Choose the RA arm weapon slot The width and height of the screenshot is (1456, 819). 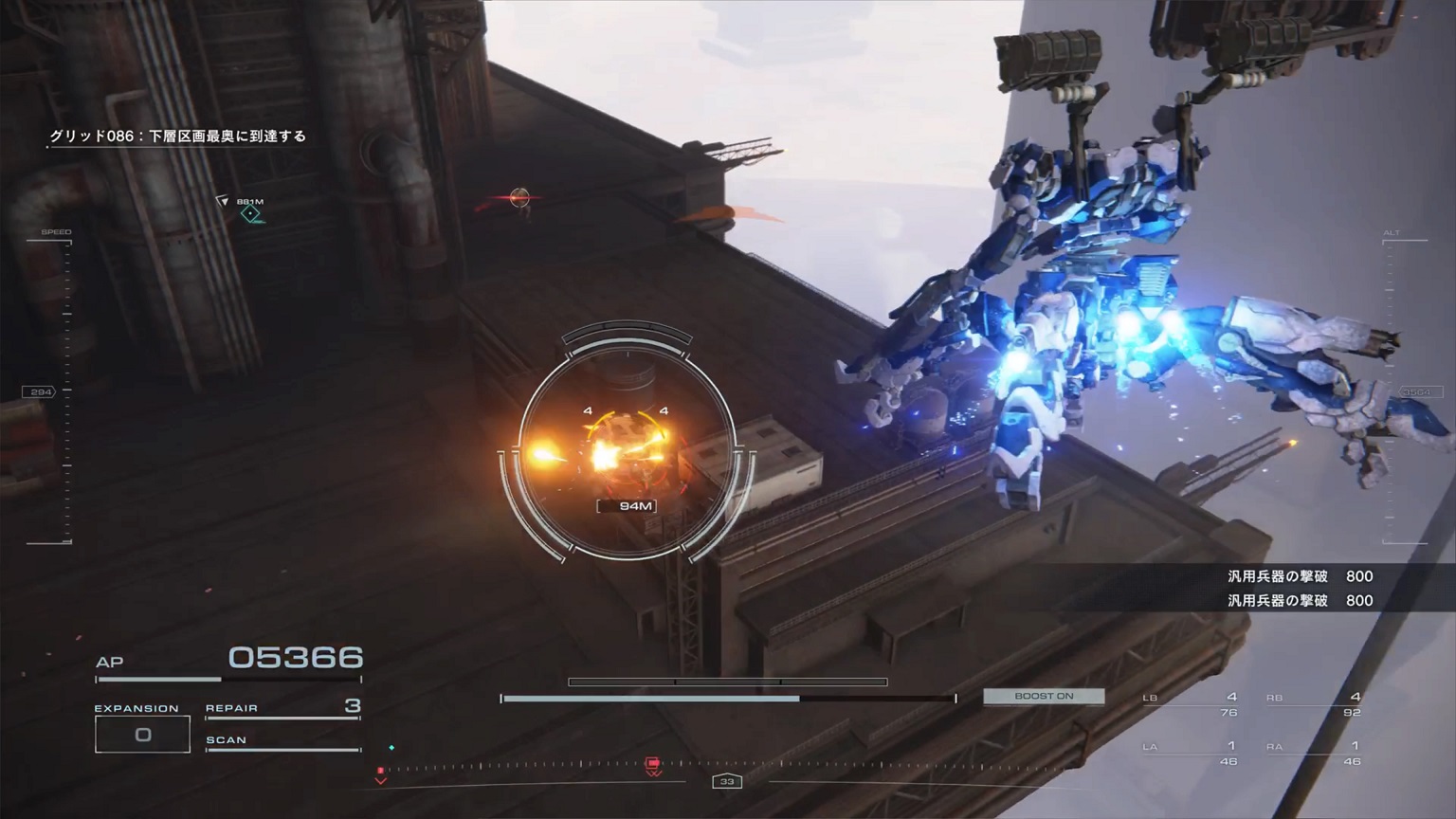point(1314,753)
